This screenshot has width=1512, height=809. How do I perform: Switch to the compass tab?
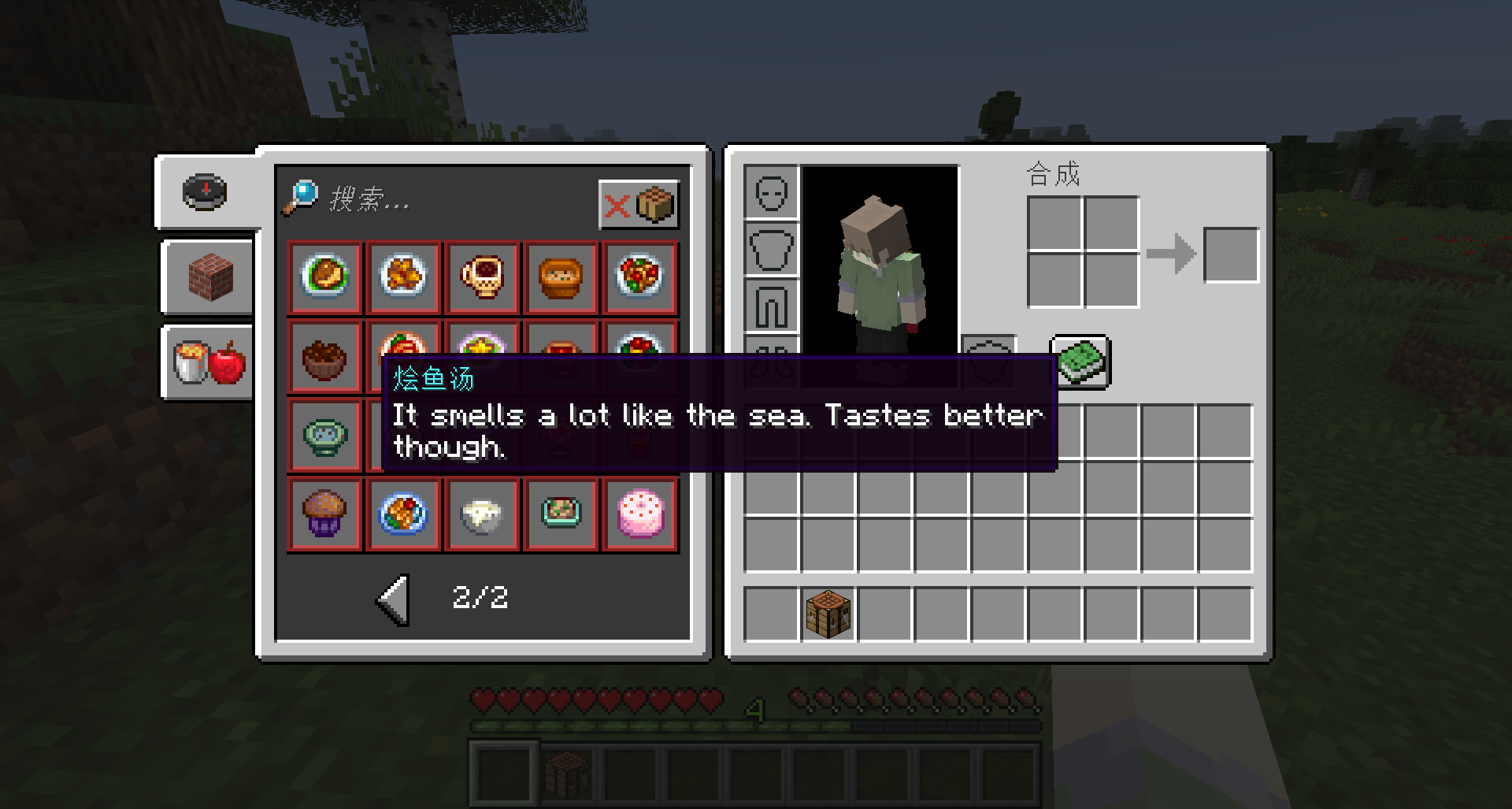tap(206, 191)
